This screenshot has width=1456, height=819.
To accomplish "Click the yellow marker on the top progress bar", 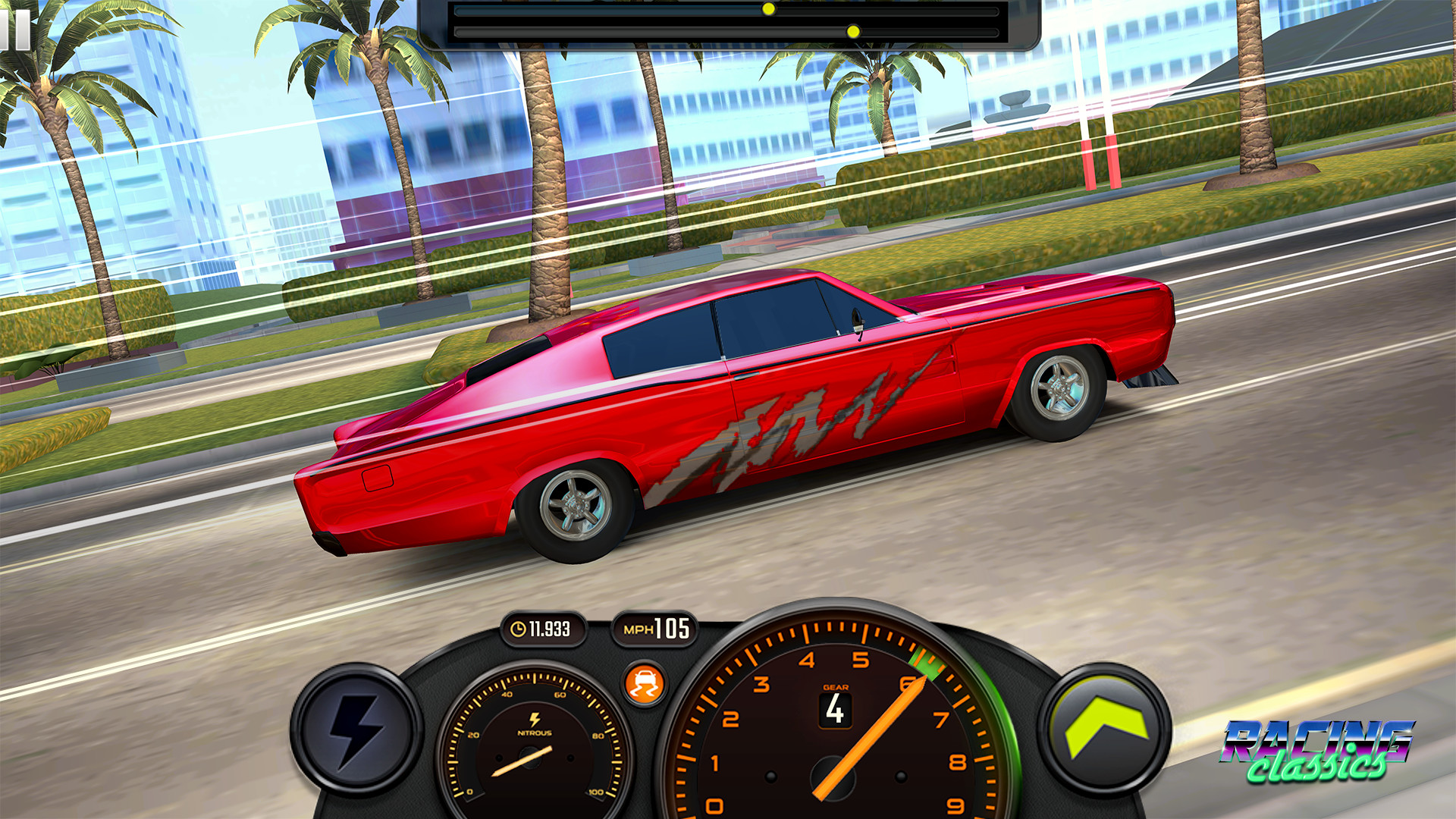I will pos(768,9).
